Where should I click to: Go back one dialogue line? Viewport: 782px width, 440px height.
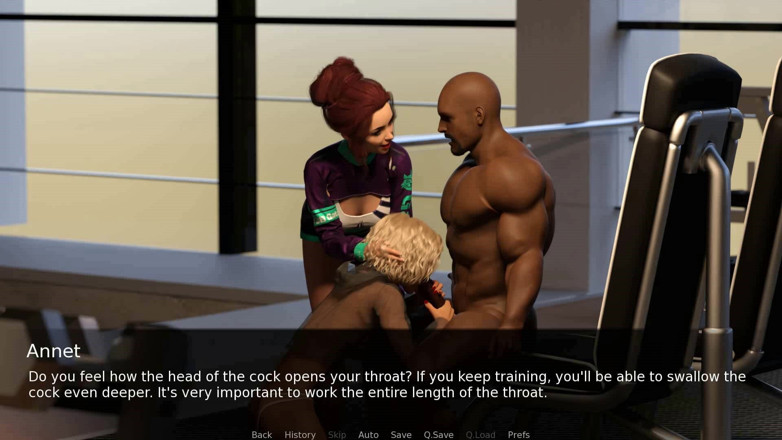pyautogui.click(x=262, y=435)
